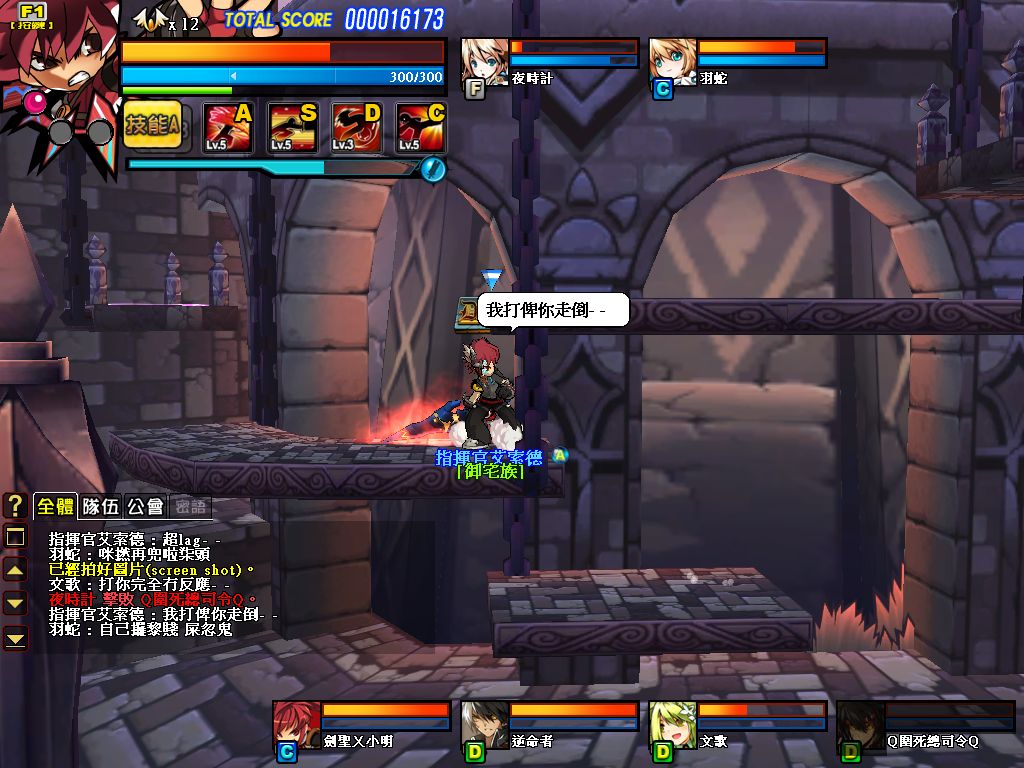Move chat log down one line
This screenshot has height=768, width=1024.
tap(15, 603)
